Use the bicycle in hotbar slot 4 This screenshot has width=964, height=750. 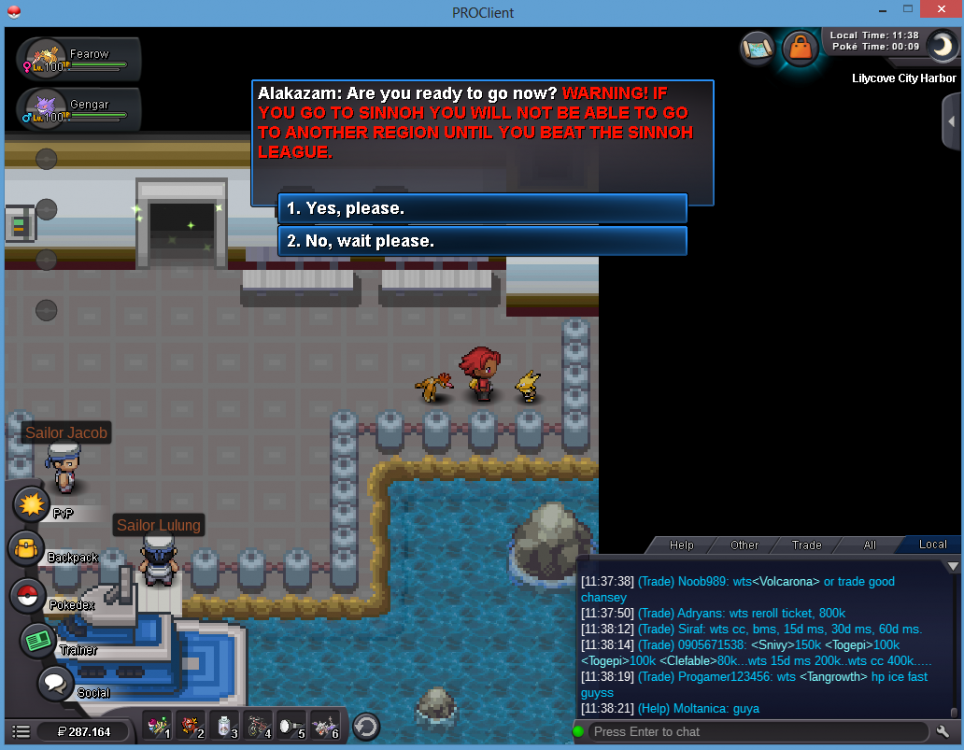258,725
